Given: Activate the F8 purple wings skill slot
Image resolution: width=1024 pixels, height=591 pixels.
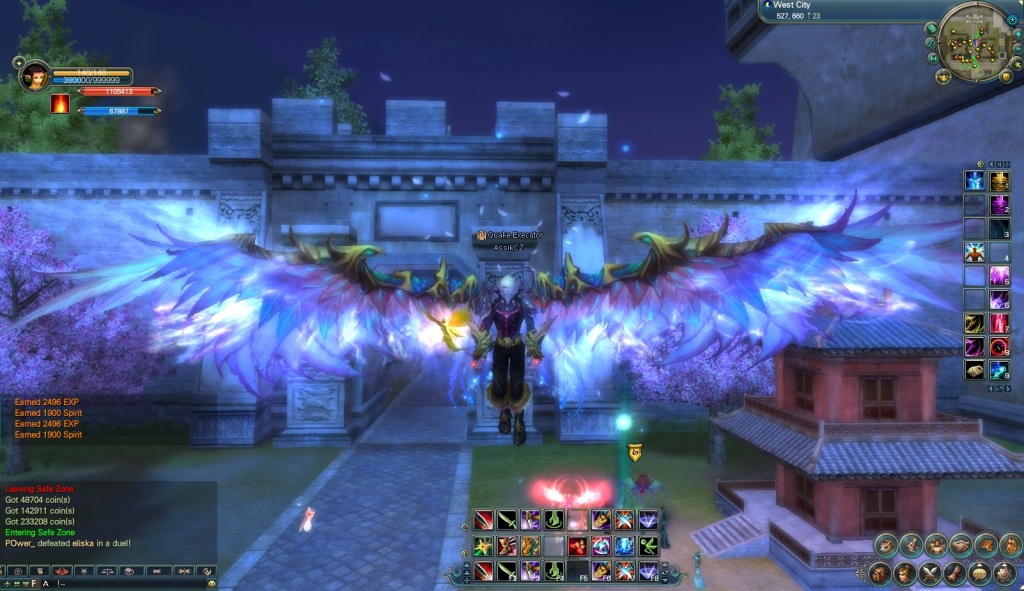Looking at the screenshot, I should [647, 571].
